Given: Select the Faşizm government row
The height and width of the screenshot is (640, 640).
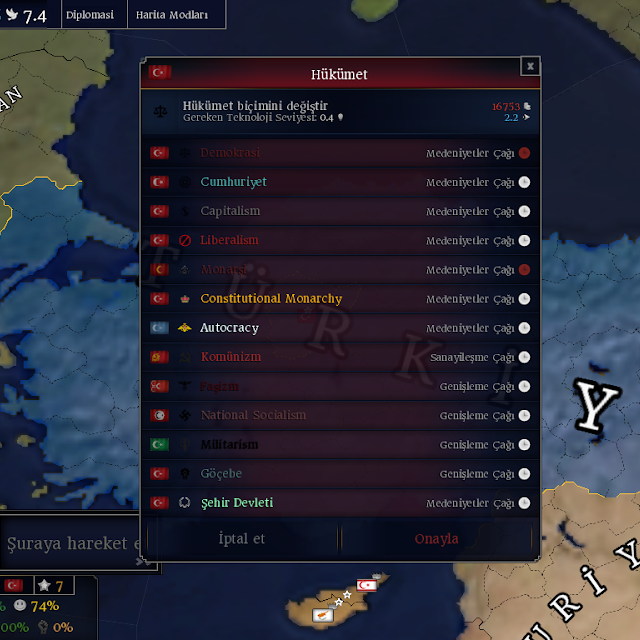Looking at the screenshot, I should click(340, 386).
